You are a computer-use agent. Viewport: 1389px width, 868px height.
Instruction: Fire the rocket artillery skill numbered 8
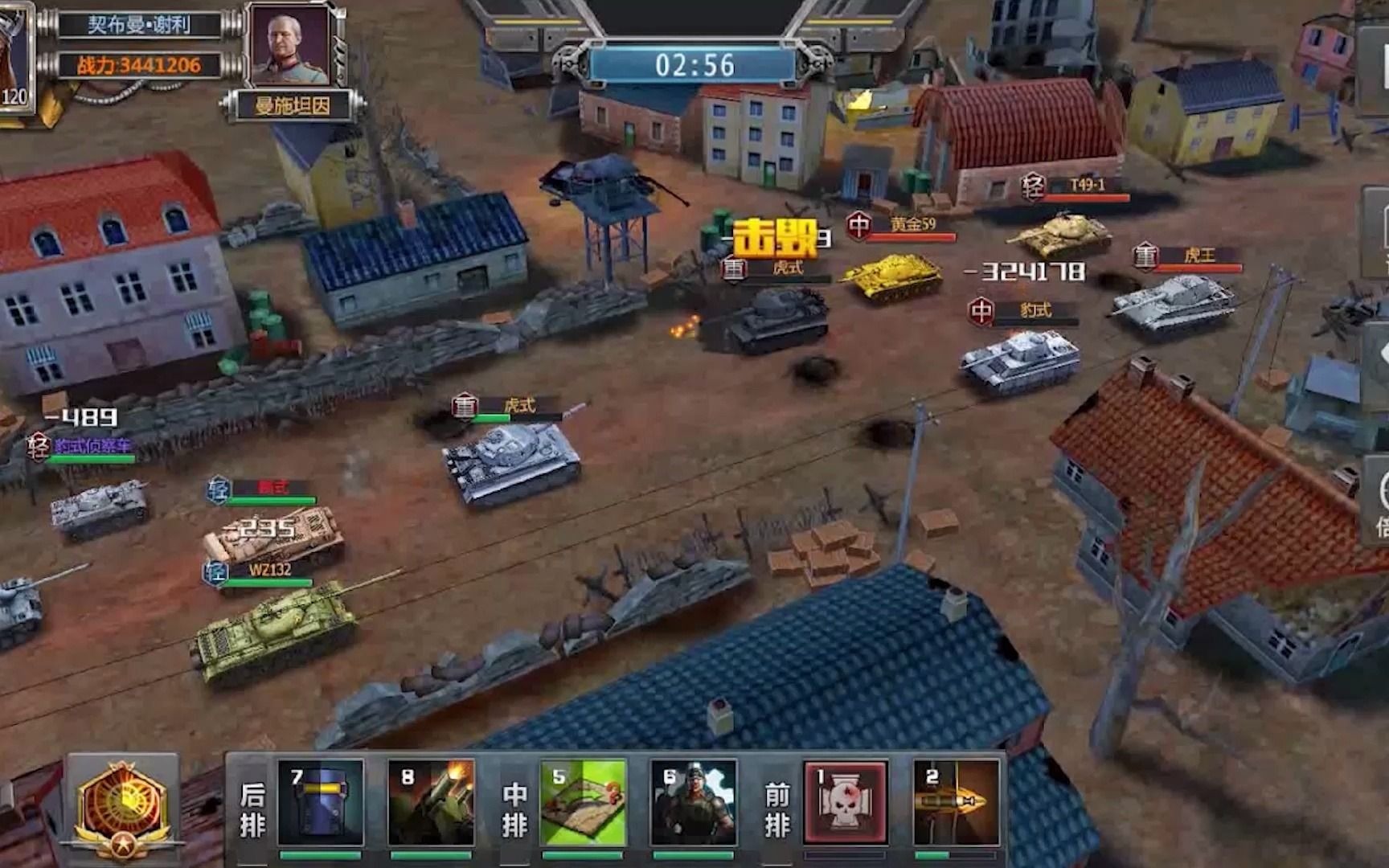(431, 802)
